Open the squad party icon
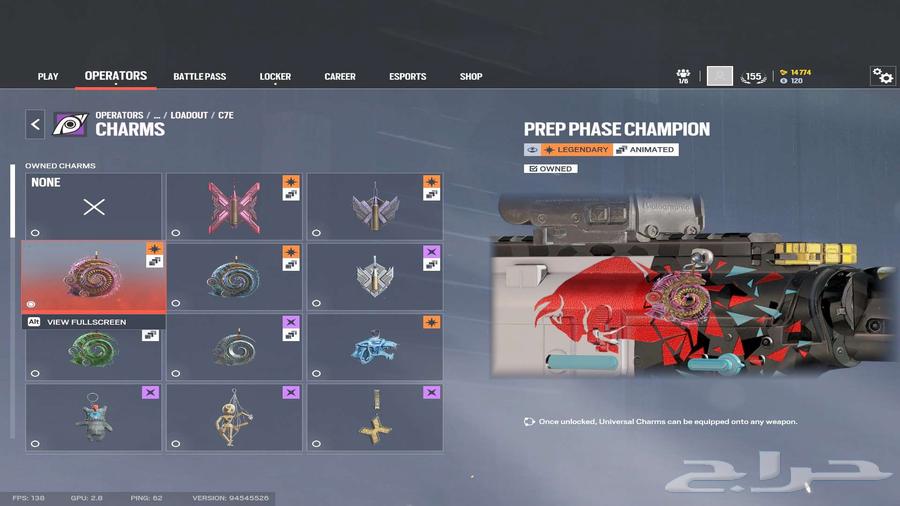Screen dimensions: 900x506 pyautogui.click(x=683, y=76)
